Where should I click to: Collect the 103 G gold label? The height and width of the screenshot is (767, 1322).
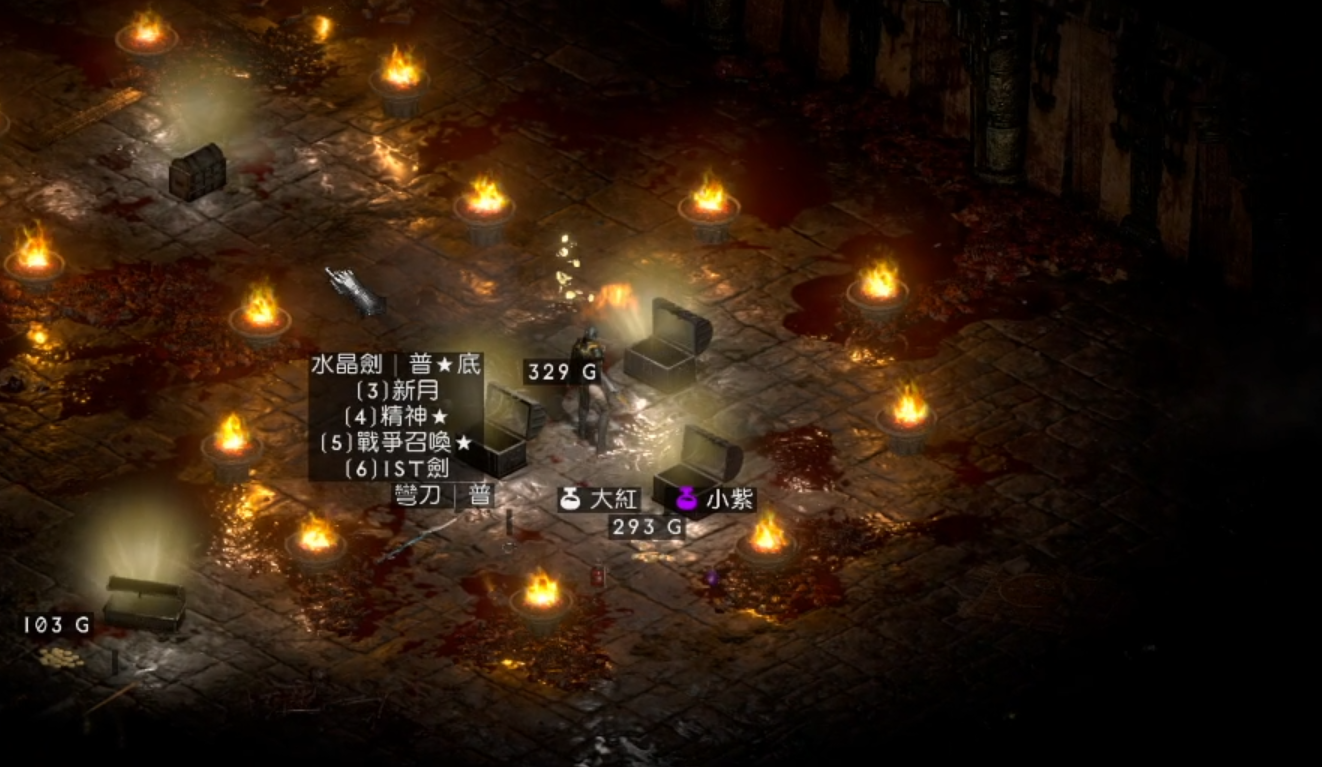(57, 626)
